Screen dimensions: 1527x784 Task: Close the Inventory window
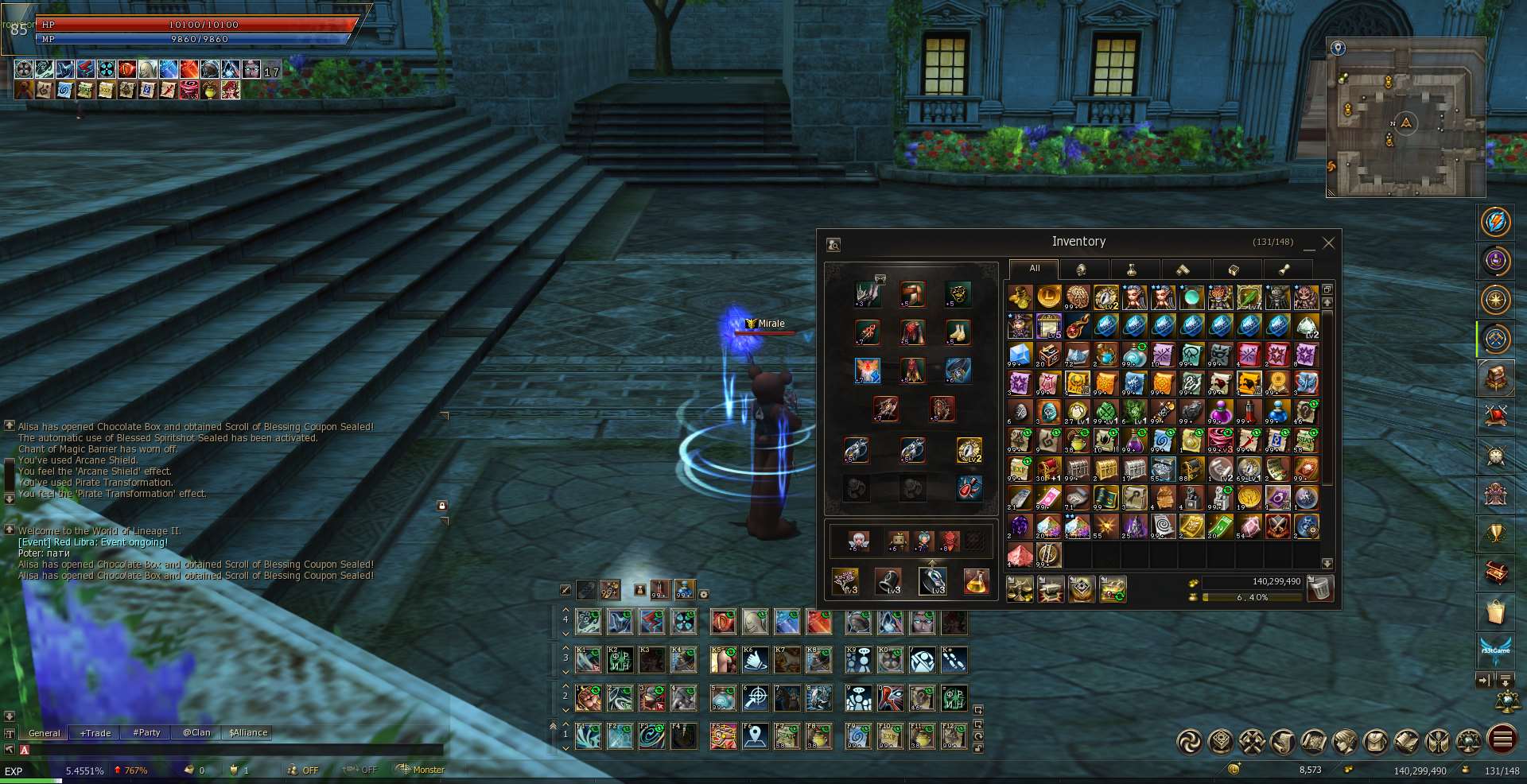pos(1328,243)
